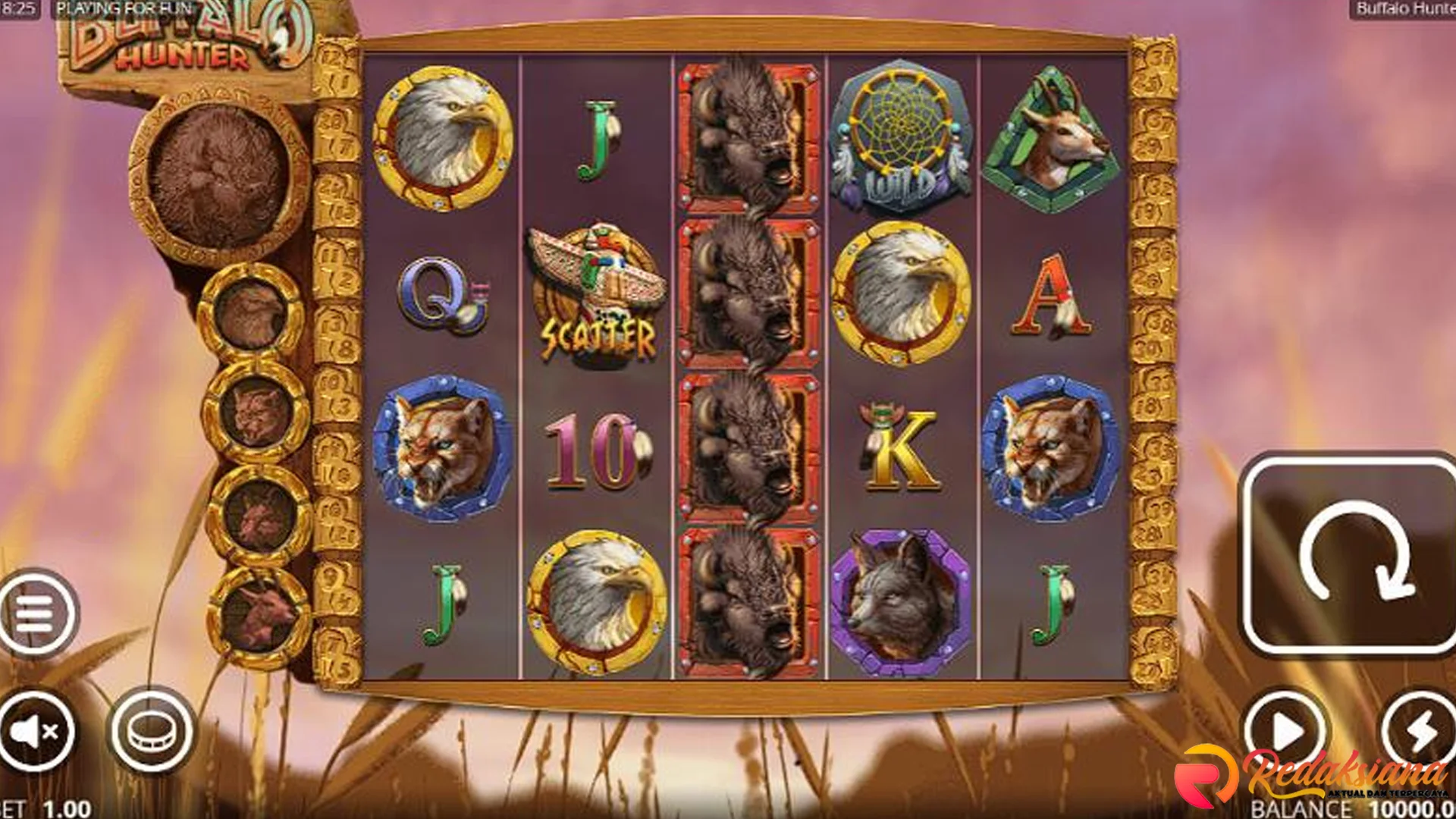Open the bet coin settings
This screenshot has width=1456, height=819.
coord(152,730)
